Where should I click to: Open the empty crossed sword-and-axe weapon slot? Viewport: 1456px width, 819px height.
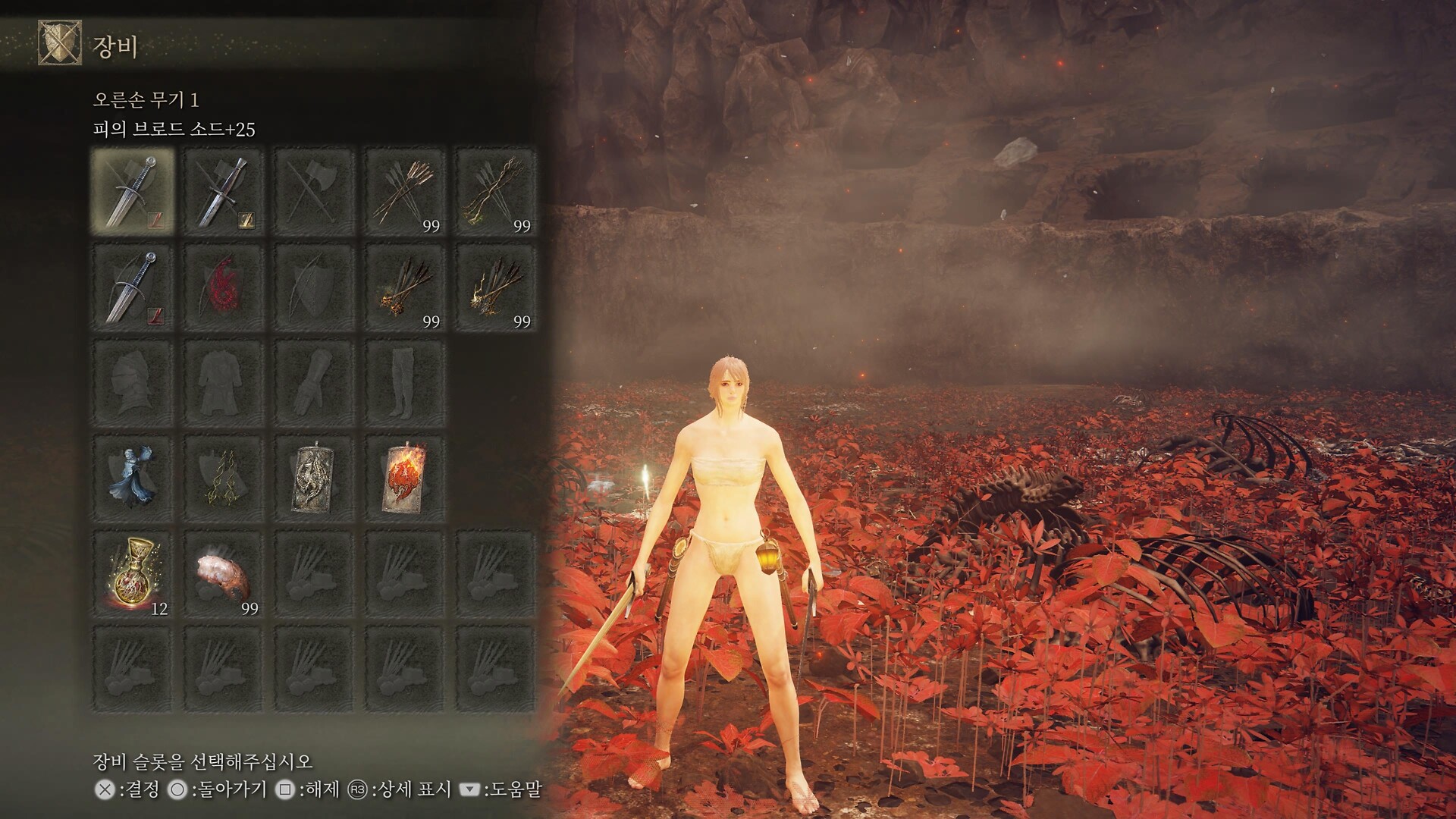tap(314, 192)
